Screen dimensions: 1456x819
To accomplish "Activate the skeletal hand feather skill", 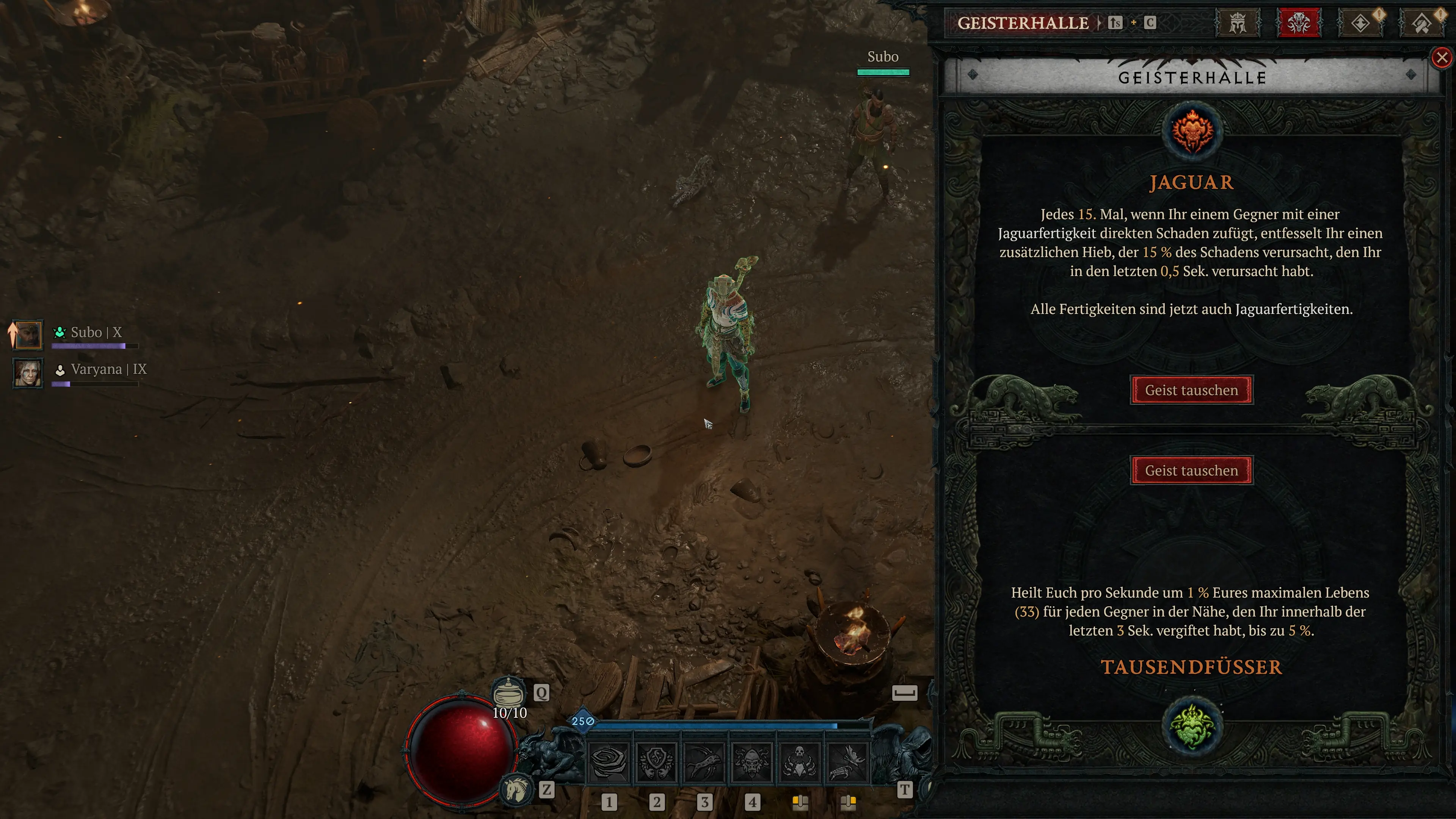I will [x=847, y=763].
